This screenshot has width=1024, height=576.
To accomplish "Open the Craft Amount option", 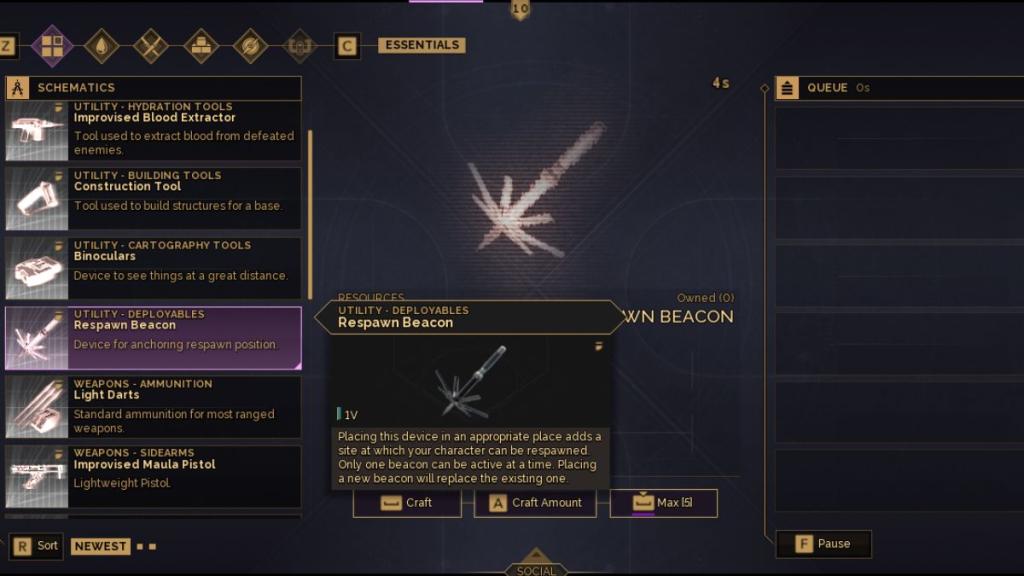I will coord(535,503).
